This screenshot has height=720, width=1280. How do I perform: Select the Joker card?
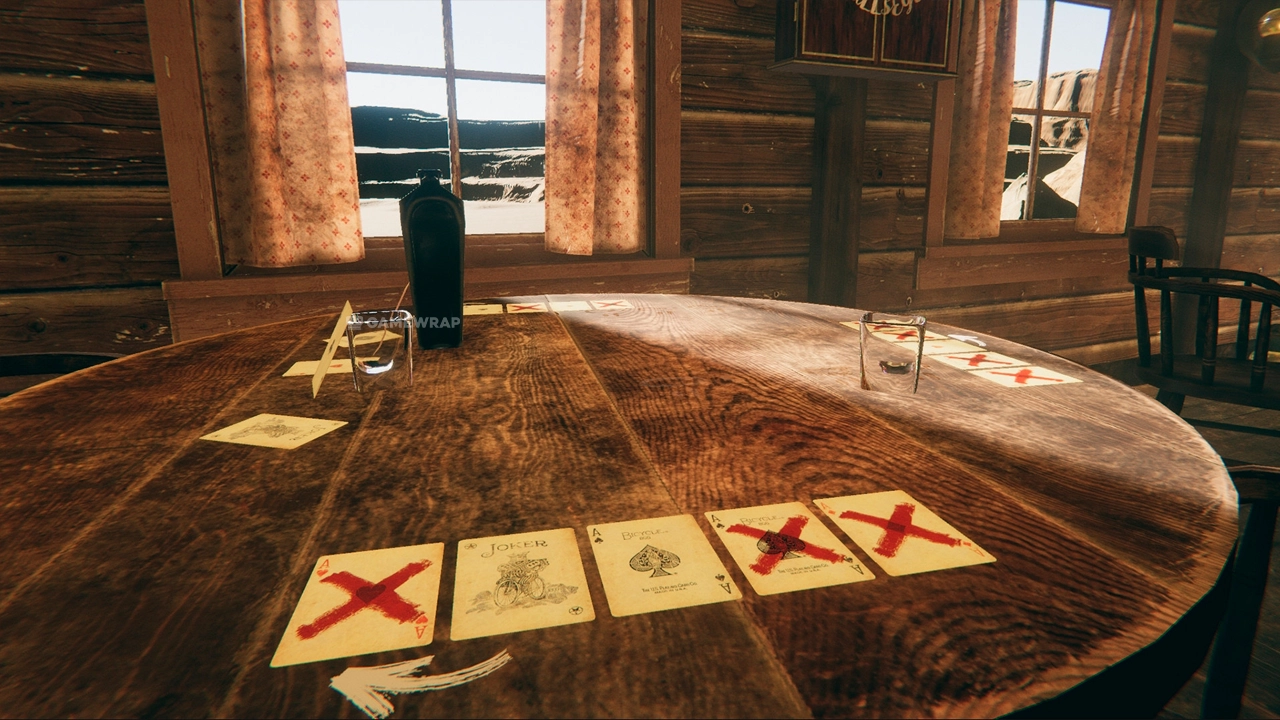tap(520, 582)
